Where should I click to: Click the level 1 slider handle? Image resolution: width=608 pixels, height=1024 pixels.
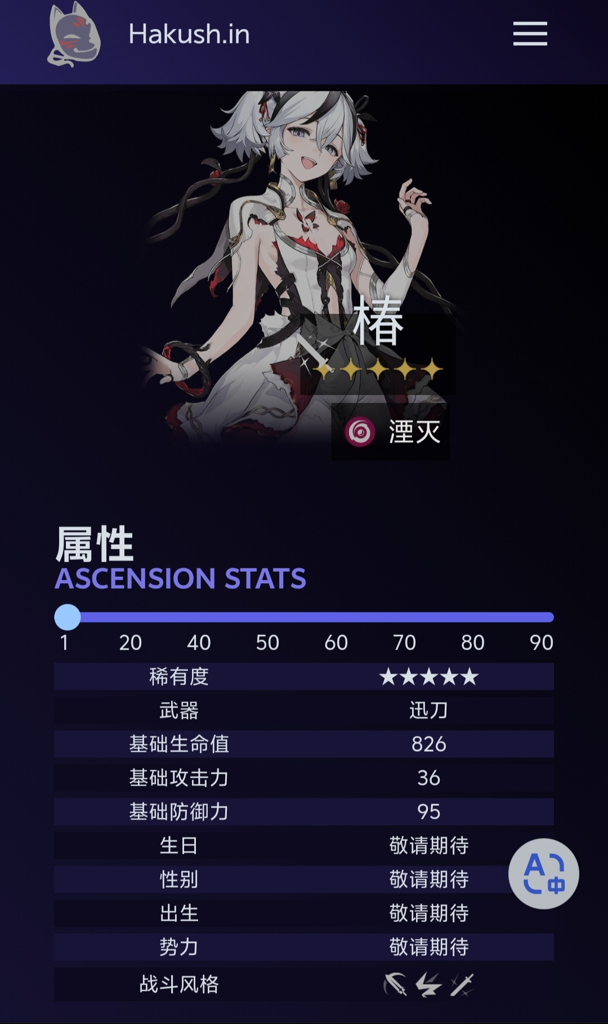pyautogui.click(x=67, y=617)
